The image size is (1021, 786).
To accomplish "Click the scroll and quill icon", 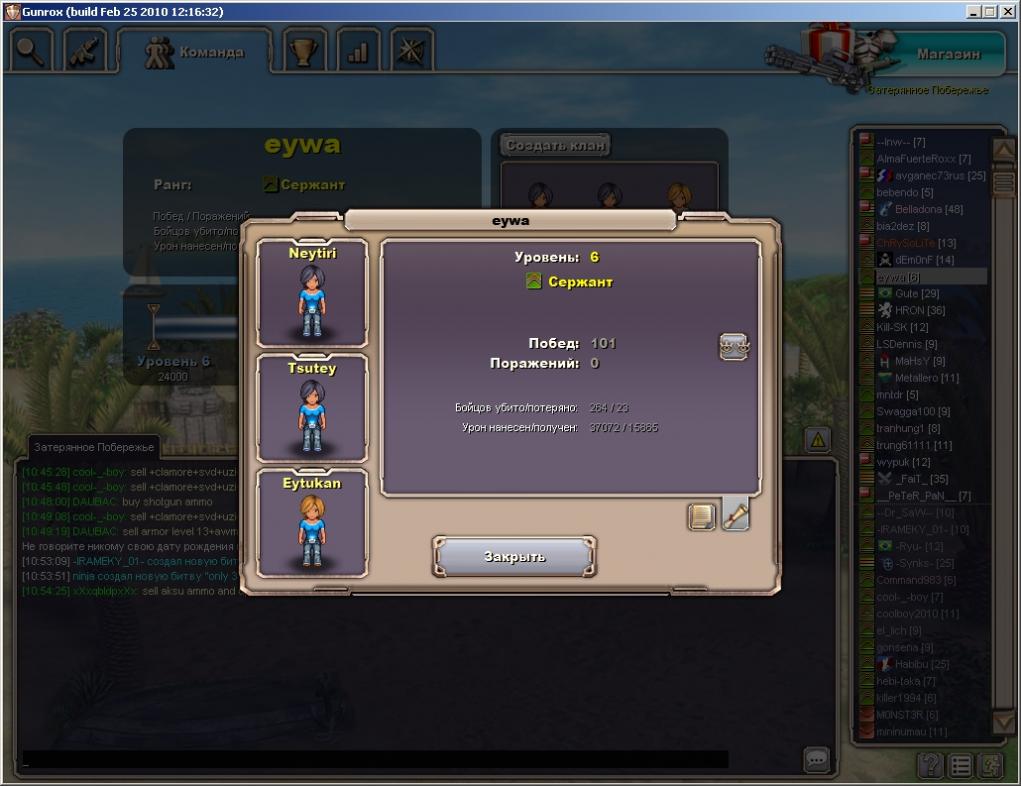I will pos(736,514).
